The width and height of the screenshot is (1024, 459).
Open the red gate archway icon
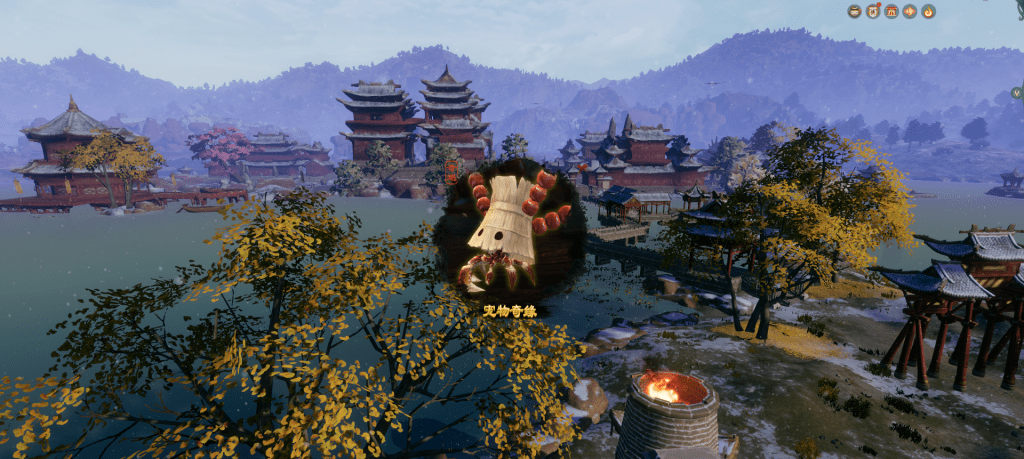click(x=891, y=11)
